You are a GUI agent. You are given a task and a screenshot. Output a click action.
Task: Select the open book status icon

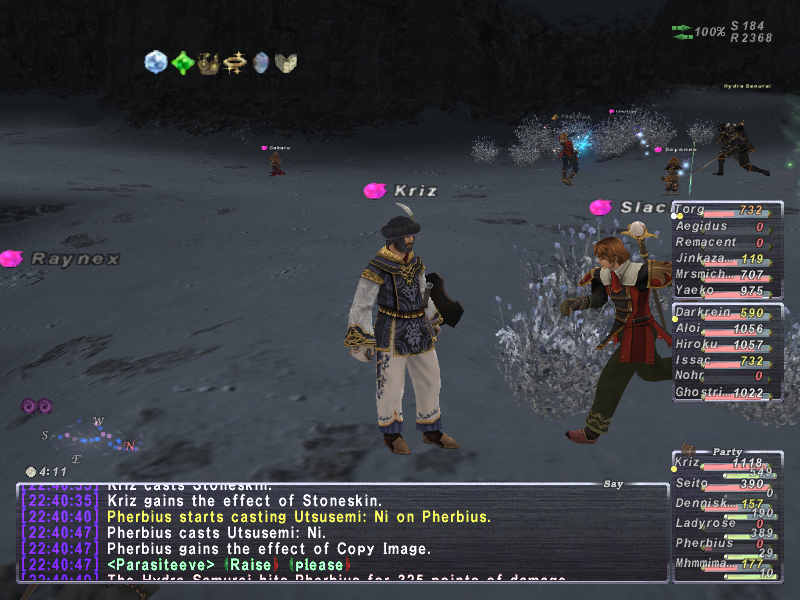click(286, 63)
